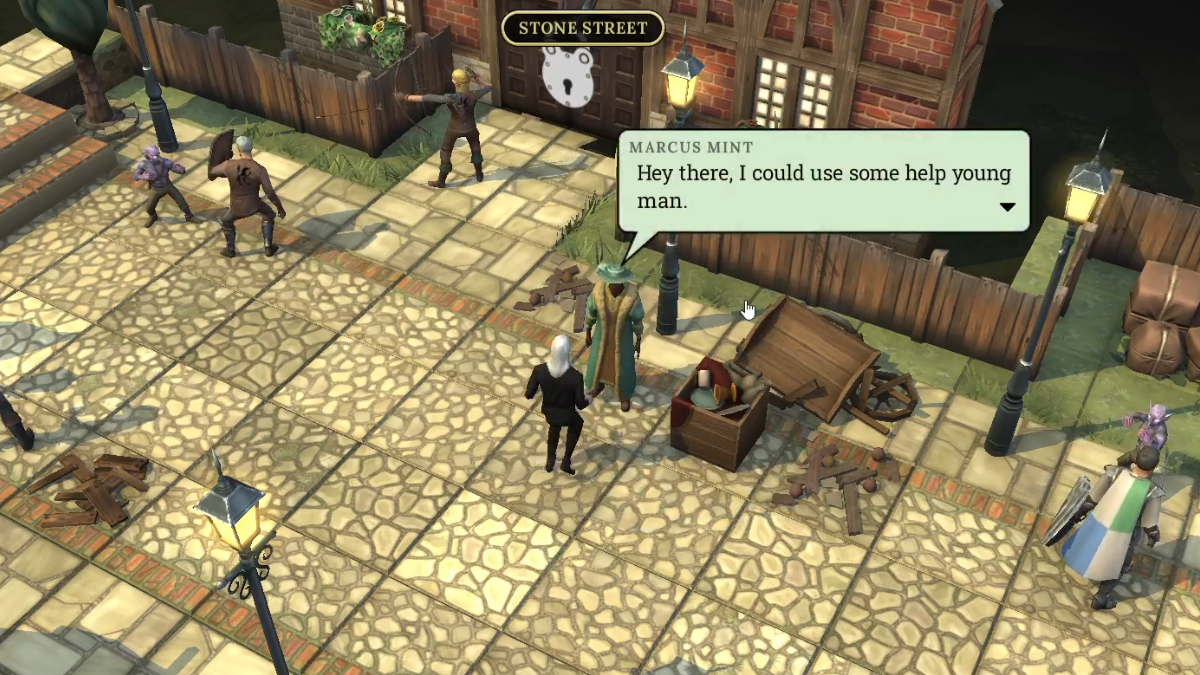This screenshot has width=1200, height=675.
Task: Click Marcus Mint's speech bubble
Action: point(822,181)
